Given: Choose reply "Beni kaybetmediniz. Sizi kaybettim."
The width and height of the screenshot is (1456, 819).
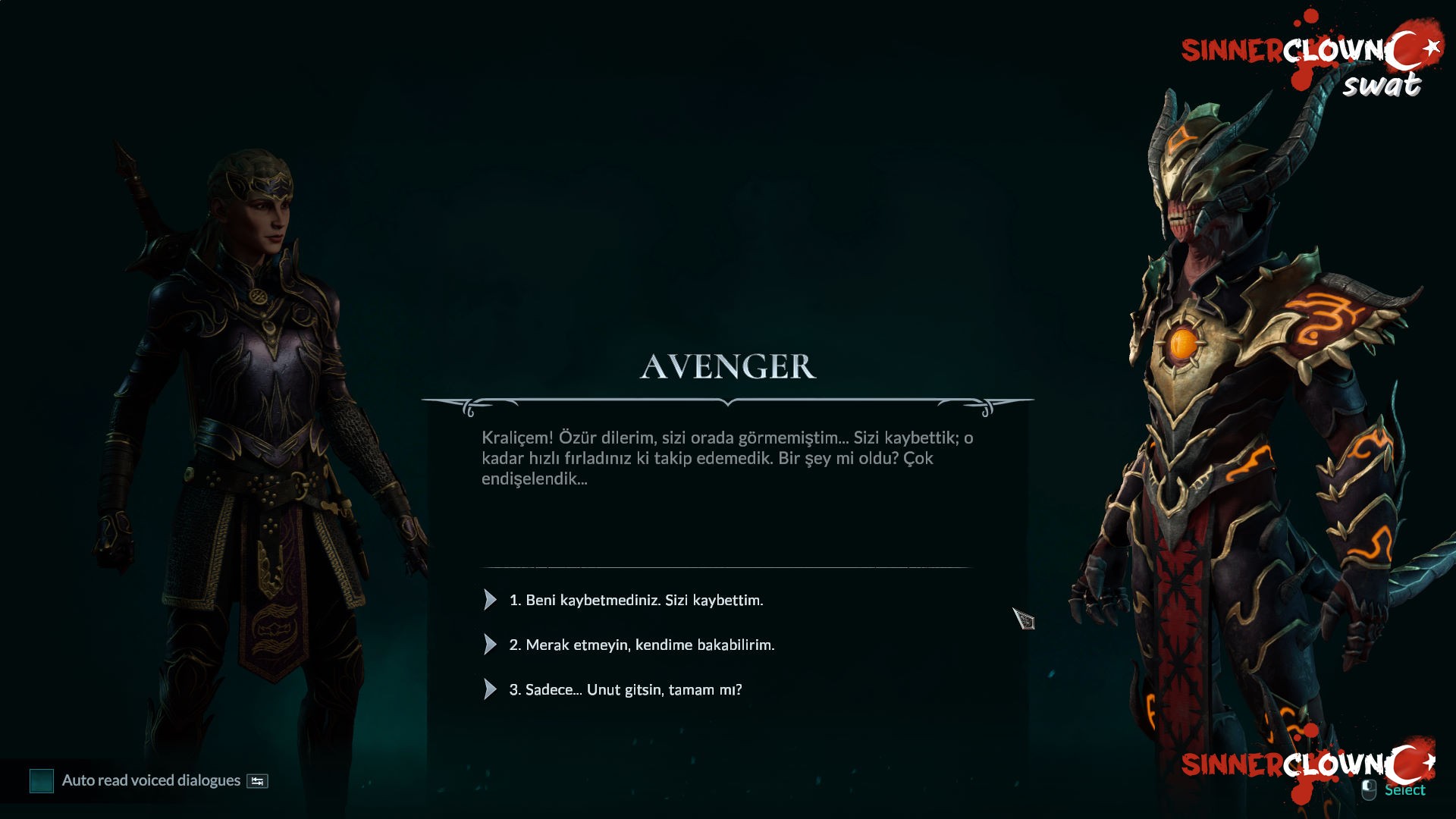Looking at the screenshot, I should point(635,600).
